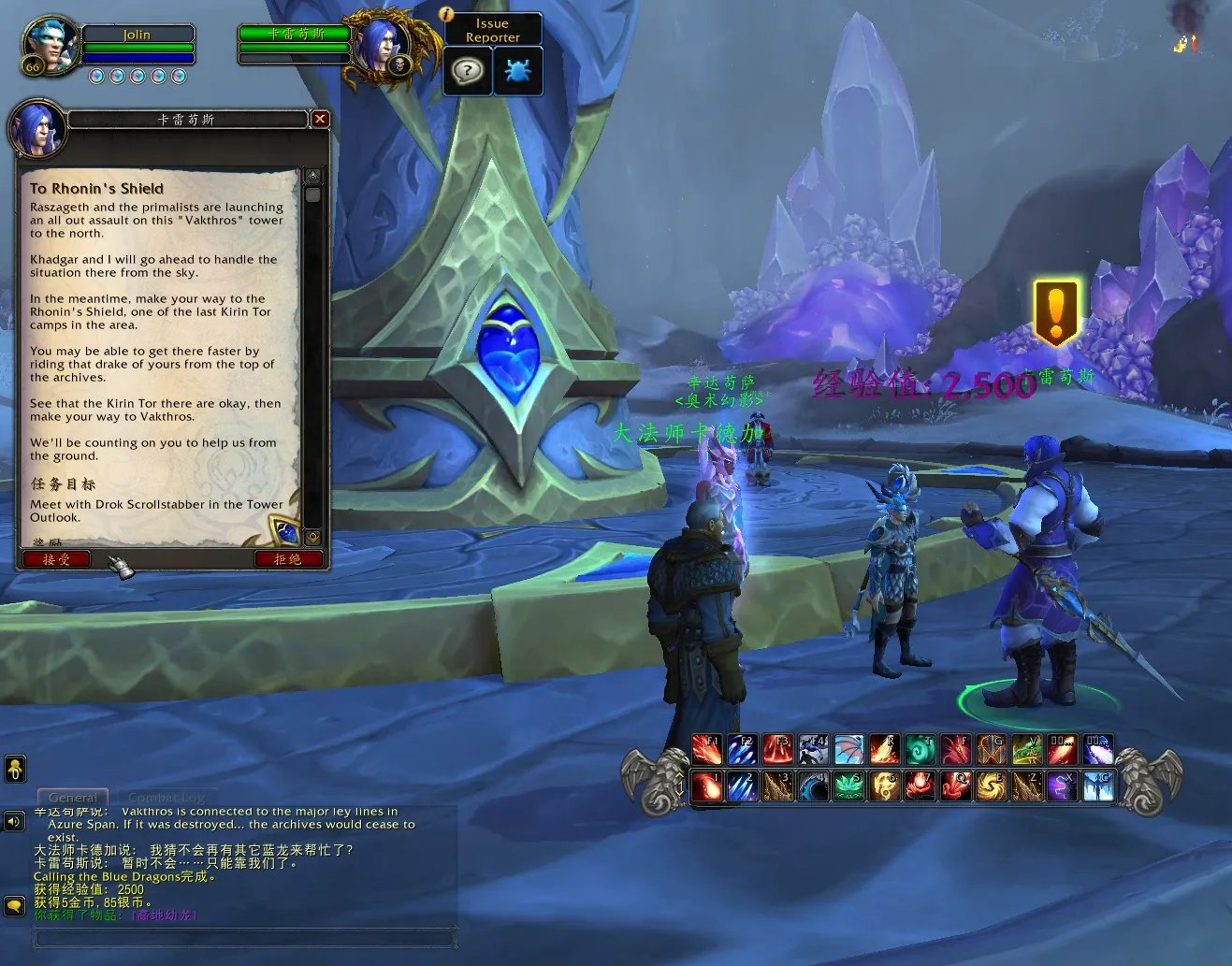
Task: Click the blue bug report icon
Action: tap(517, 70)
